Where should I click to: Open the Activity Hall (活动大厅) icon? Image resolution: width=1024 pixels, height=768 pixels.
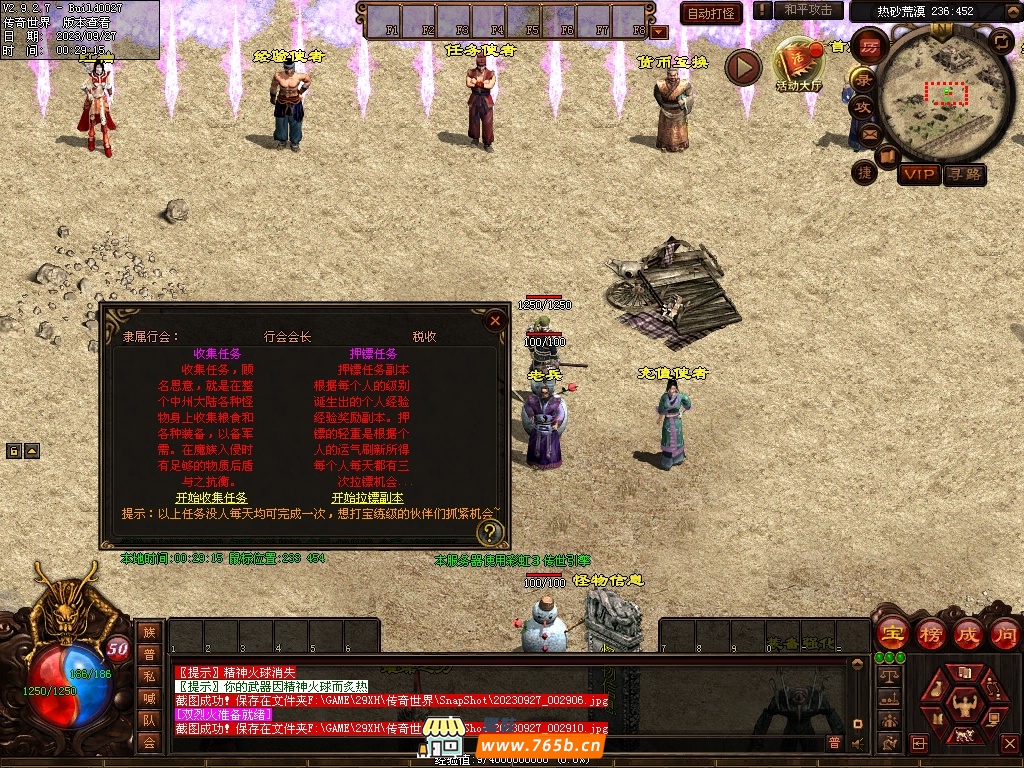coord(798,64)
